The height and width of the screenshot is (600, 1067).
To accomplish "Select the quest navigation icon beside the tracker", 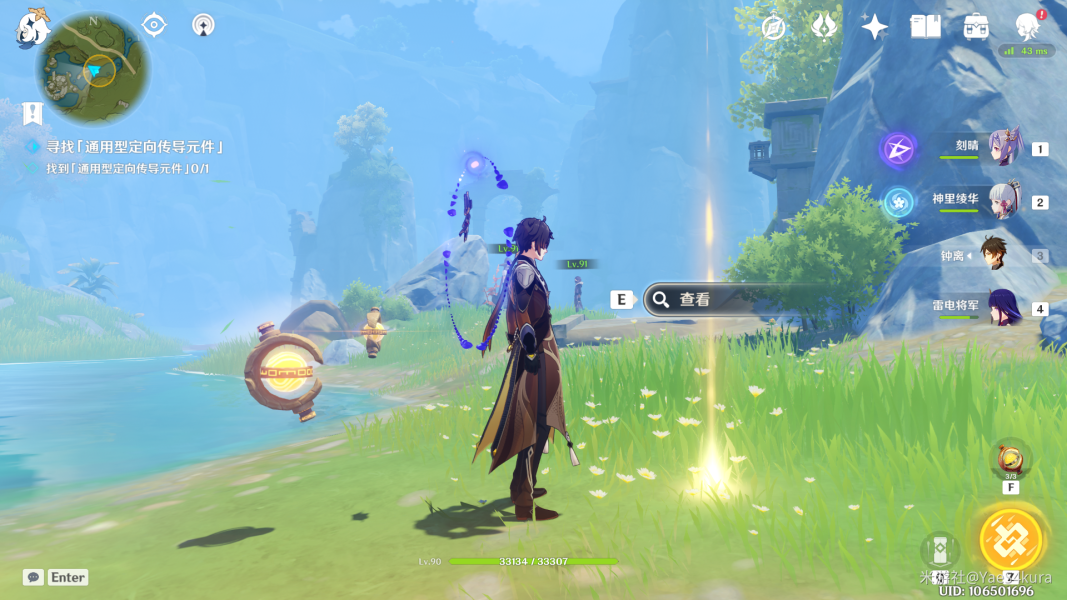I will (x=32, y=113).
